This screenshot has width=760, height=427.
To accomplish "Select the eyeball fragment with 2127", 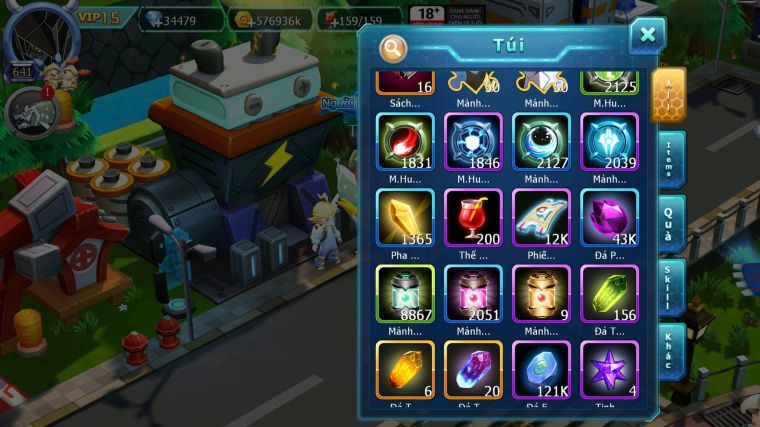I will (541, 141).
